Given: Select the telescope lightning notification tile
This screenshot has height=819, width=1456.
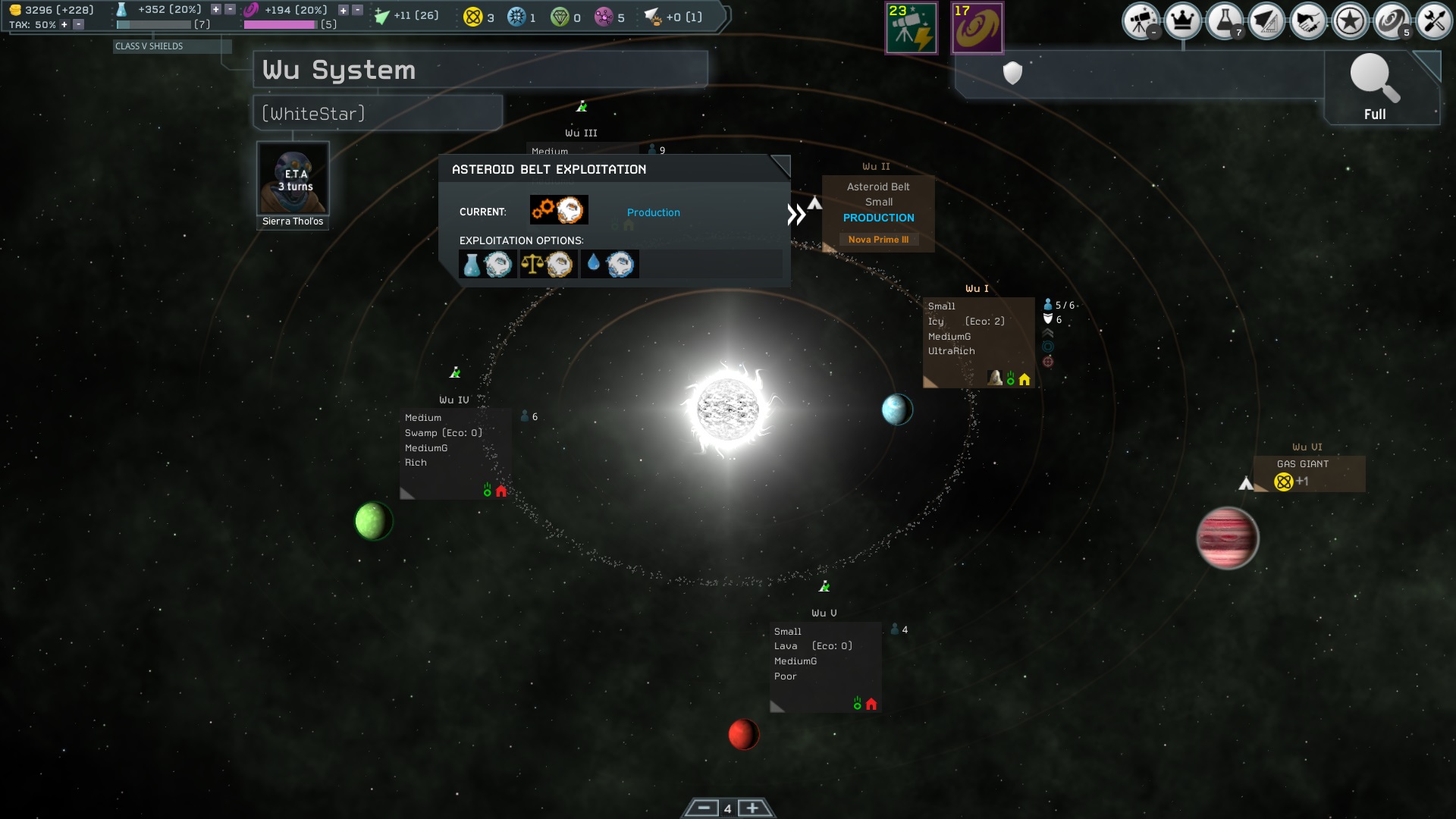Looking at the screenshot, I should coord(912,28).
